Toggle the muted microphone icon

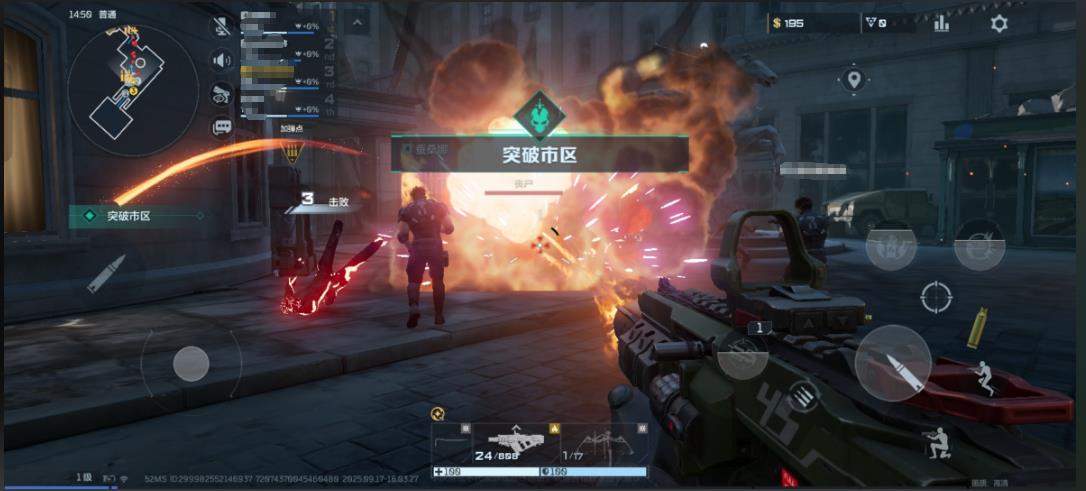[222, 27]
